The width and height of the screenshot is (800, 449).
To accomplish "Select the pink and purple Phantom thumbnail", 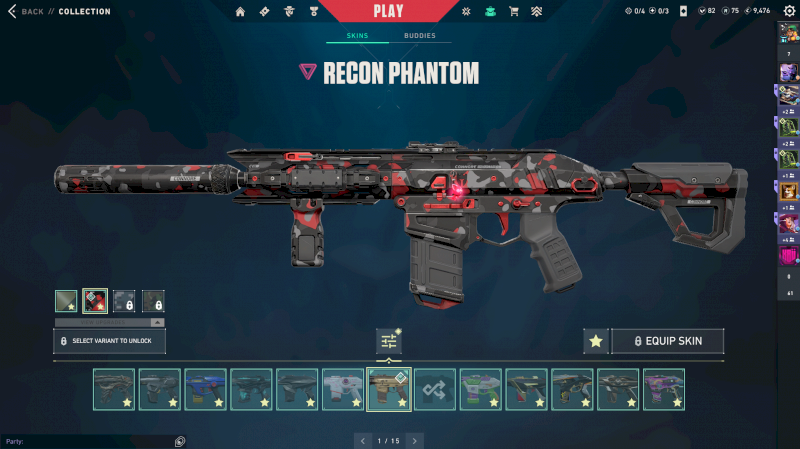I will tap(663, 389).
